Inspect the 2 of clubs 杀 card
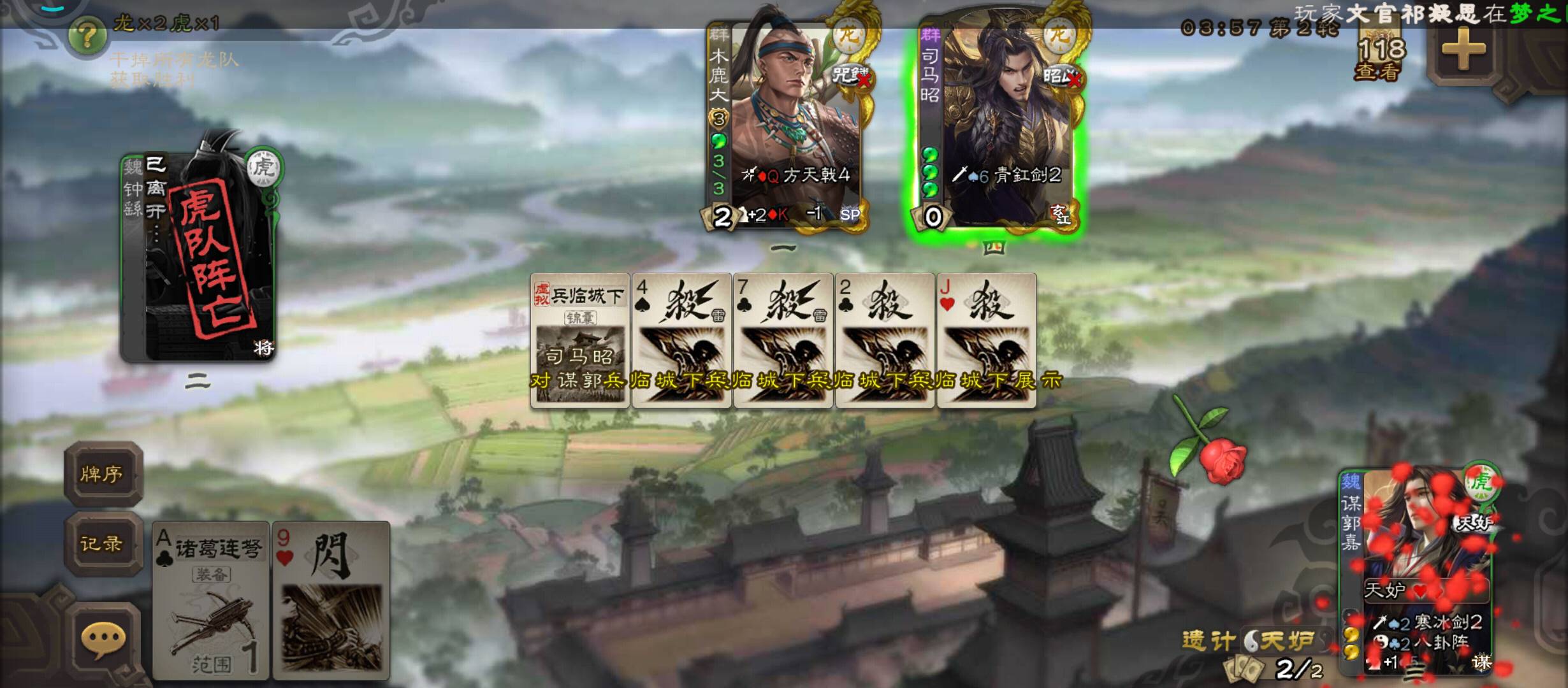Image resolution: width=1568 pixels, height=688 pixels. point(885,341)
